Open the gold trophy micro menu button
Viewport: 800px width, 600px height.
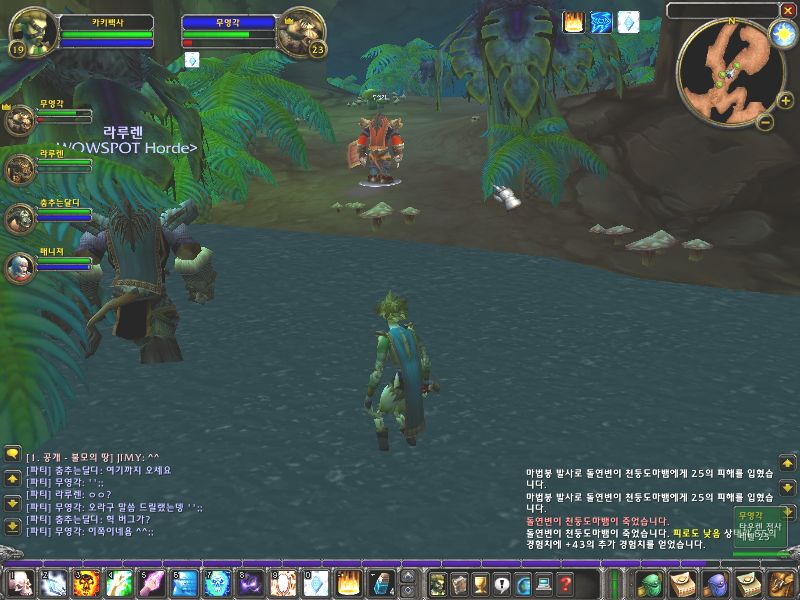coord(480,584)
